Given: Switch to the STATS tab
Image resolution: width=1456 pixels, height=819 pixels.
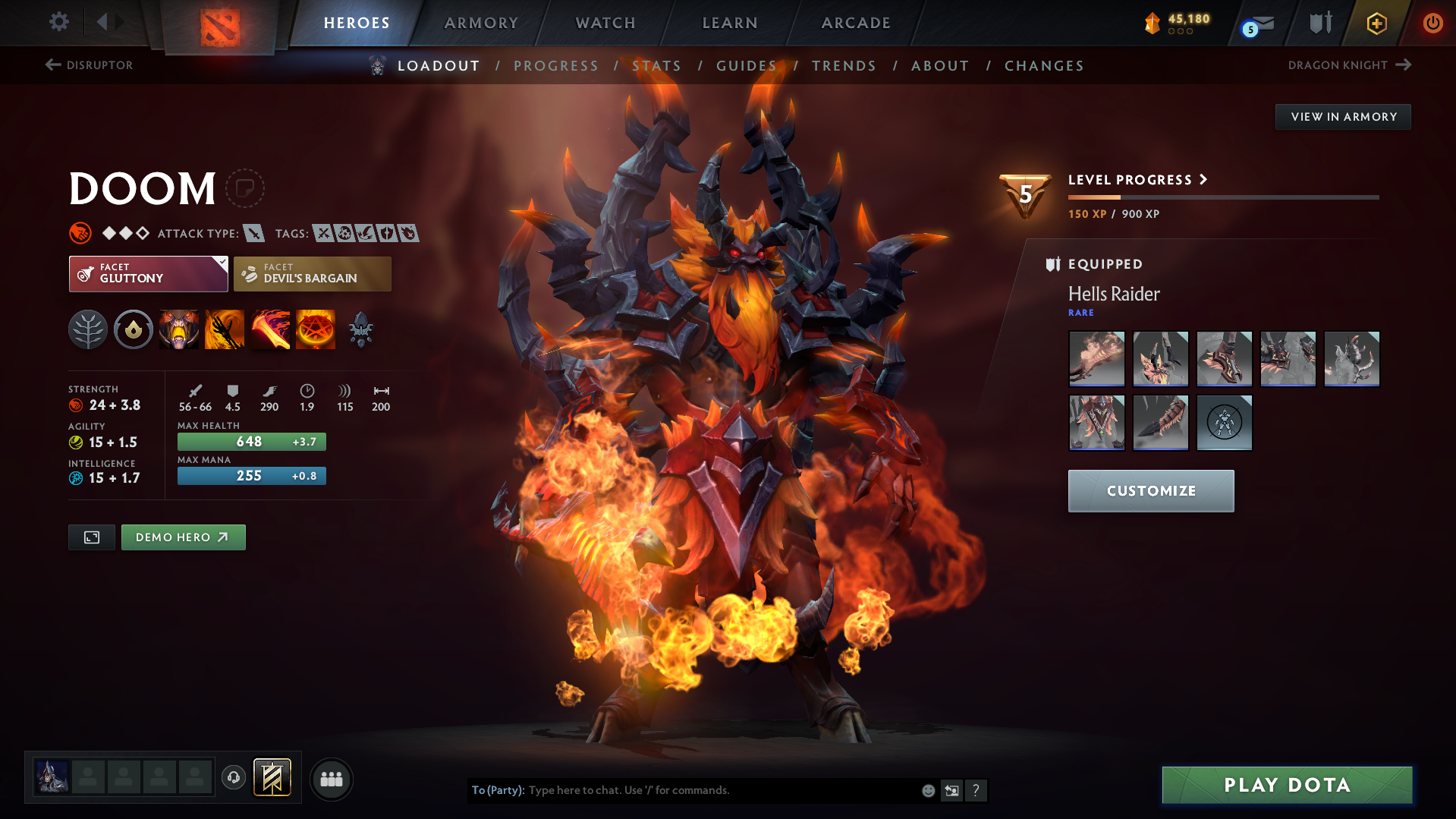Looking at the screenshot, I should 656,66.
